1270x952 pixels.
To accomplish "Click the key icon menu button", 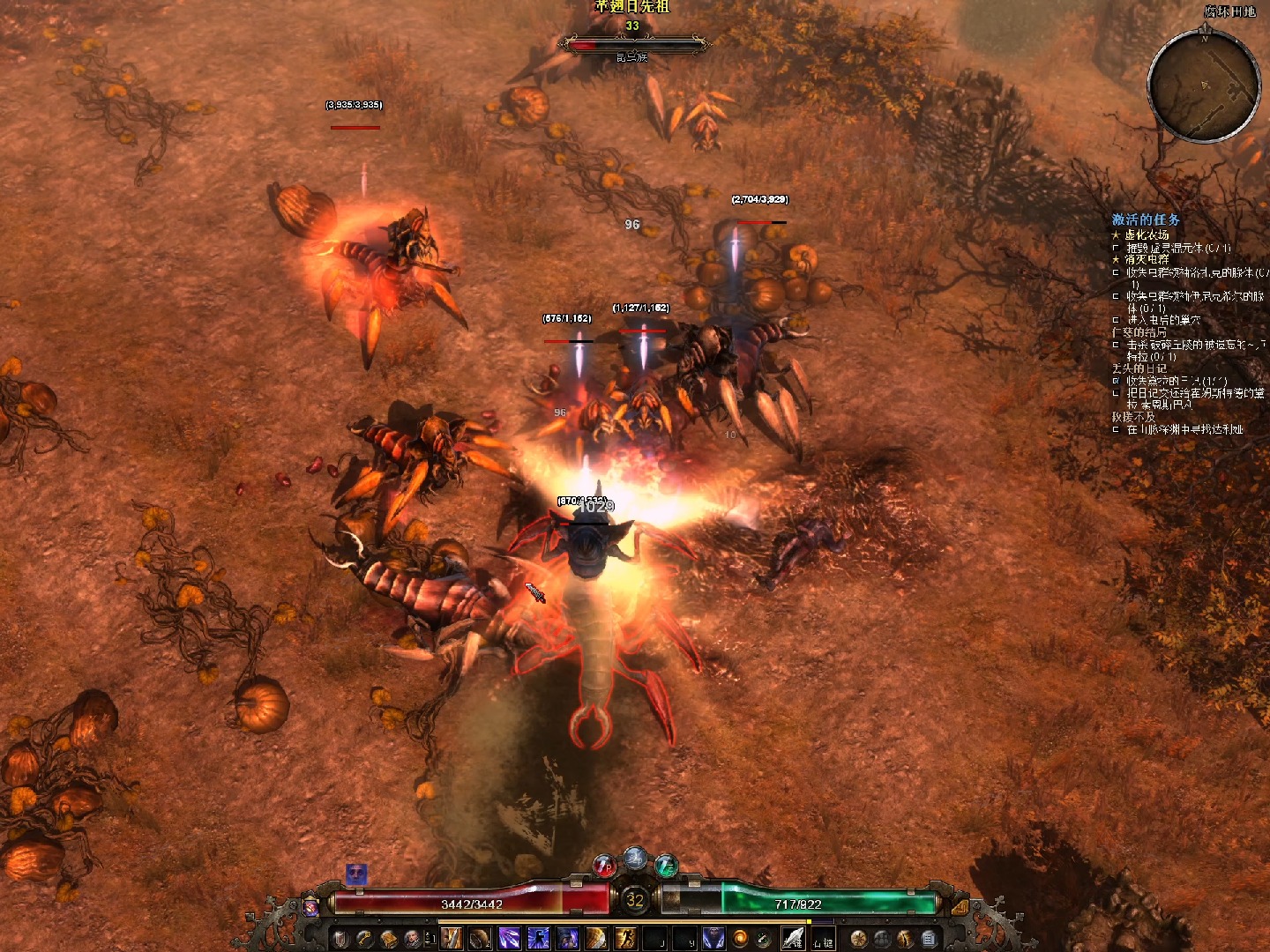I will click(364, 938).
